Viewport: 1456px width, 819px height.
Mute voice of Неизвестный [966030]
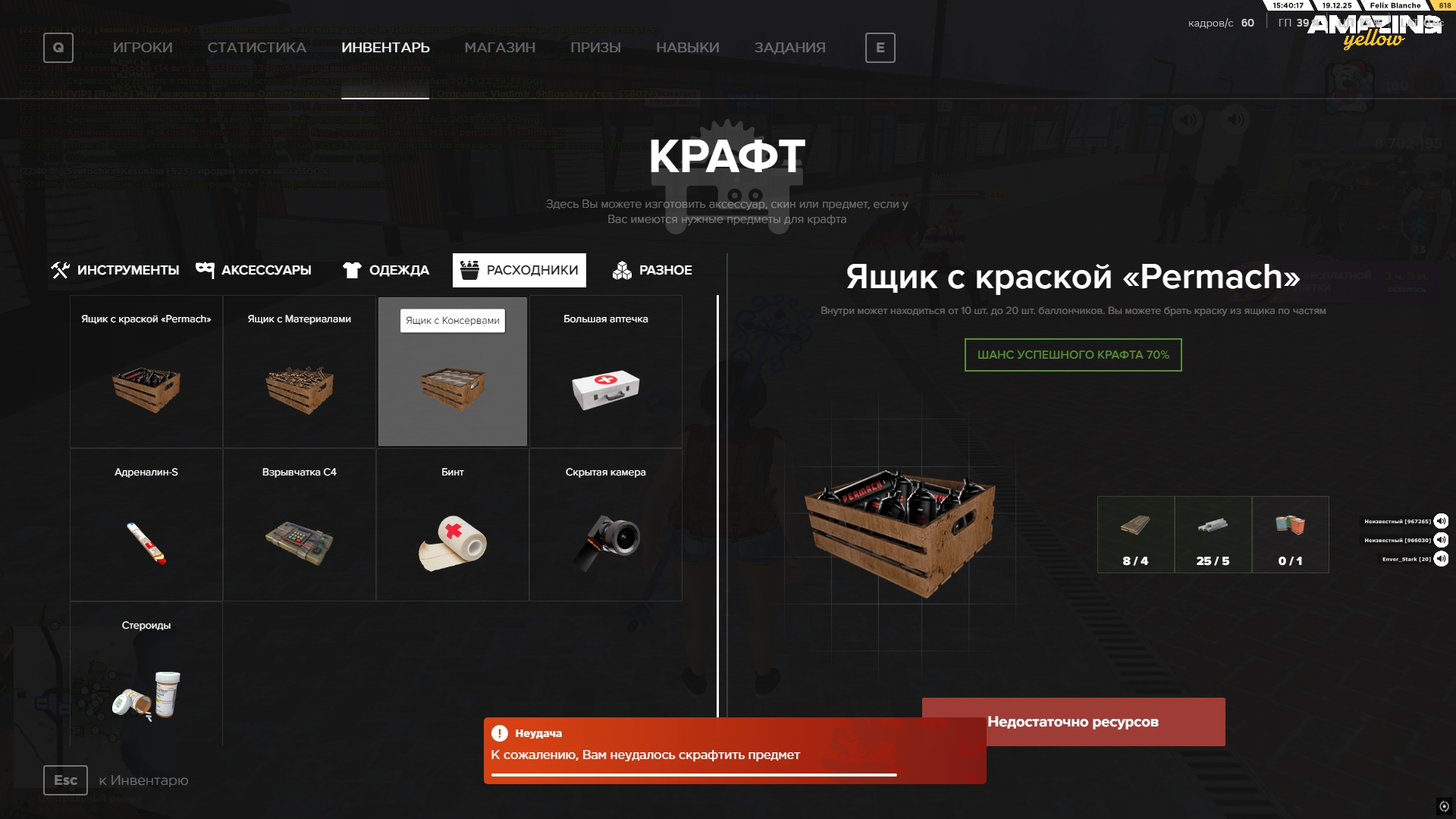click(x=1440, y=540)
